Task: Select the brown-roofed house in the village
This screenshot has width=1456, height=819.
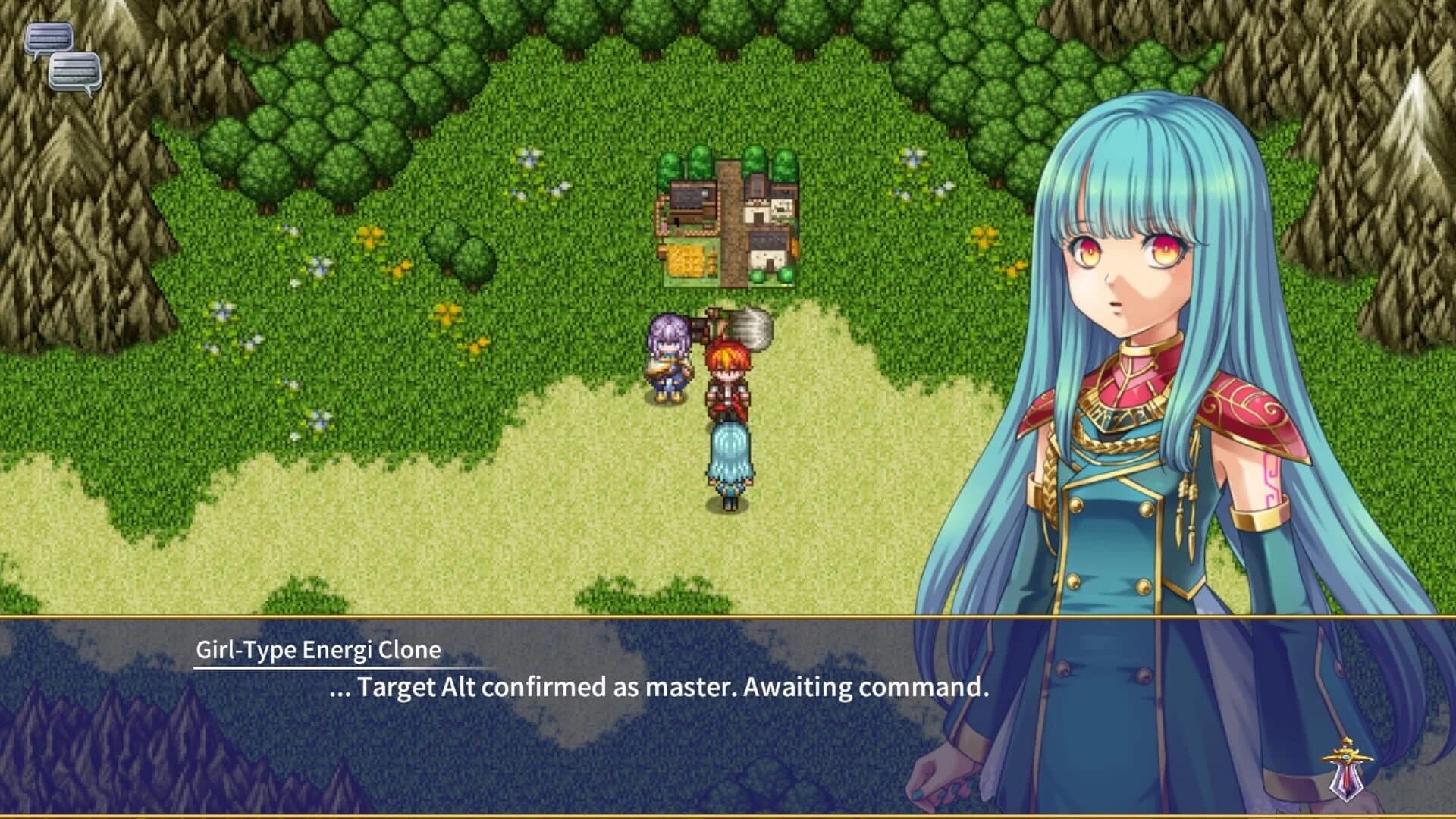Action: point(690,197)
